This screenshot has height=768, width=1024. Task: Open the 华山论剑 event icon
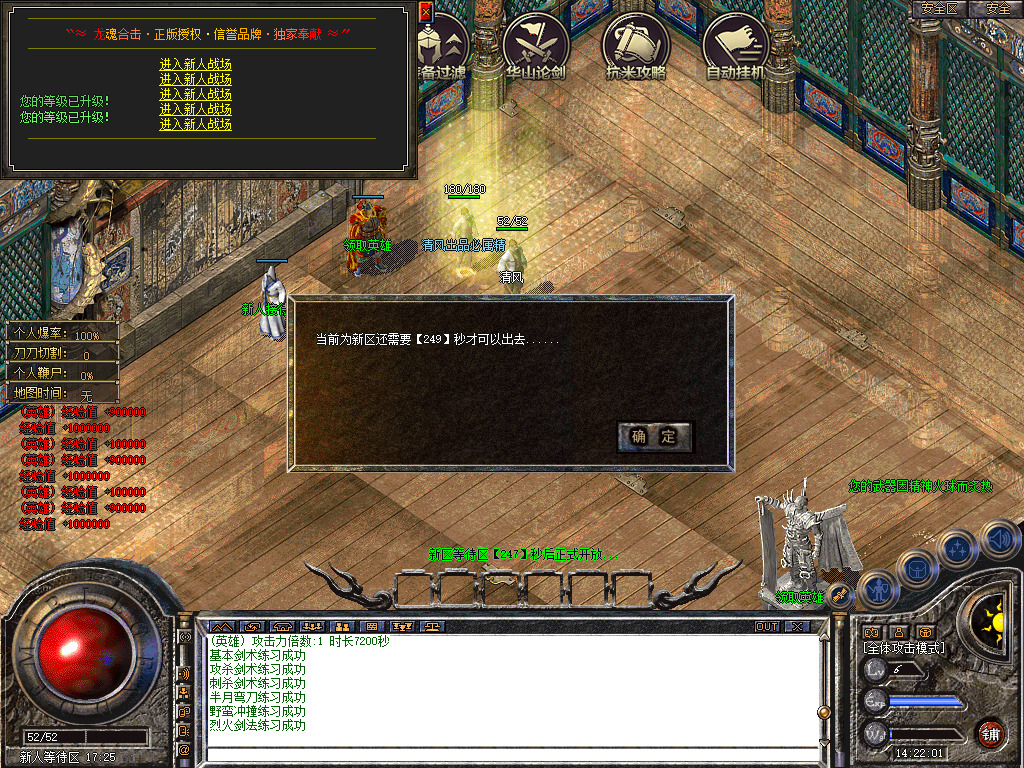(x=536, y=45)
